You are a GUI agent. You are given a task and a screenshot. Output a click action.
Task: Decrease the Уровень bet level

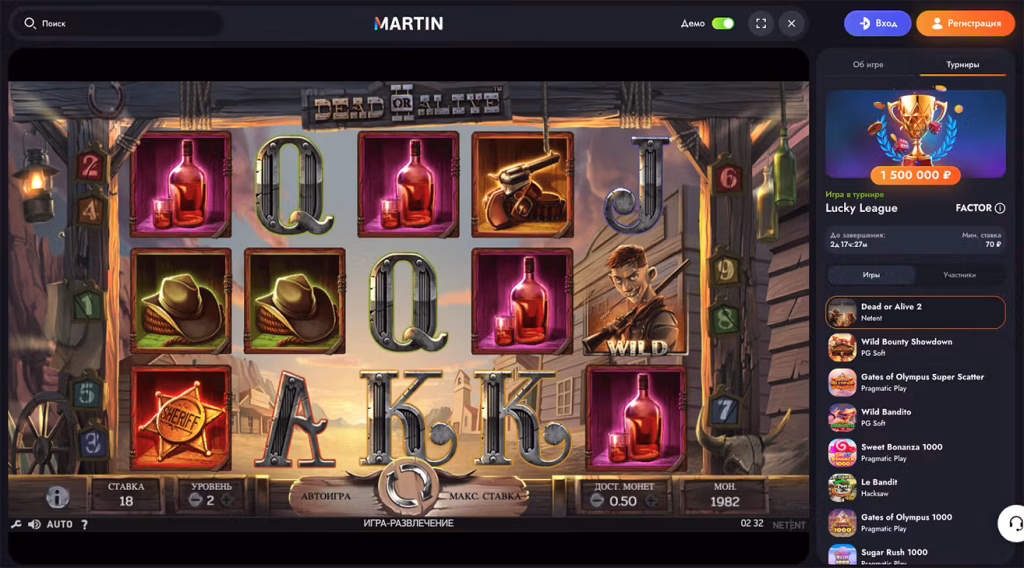(195, 500)
